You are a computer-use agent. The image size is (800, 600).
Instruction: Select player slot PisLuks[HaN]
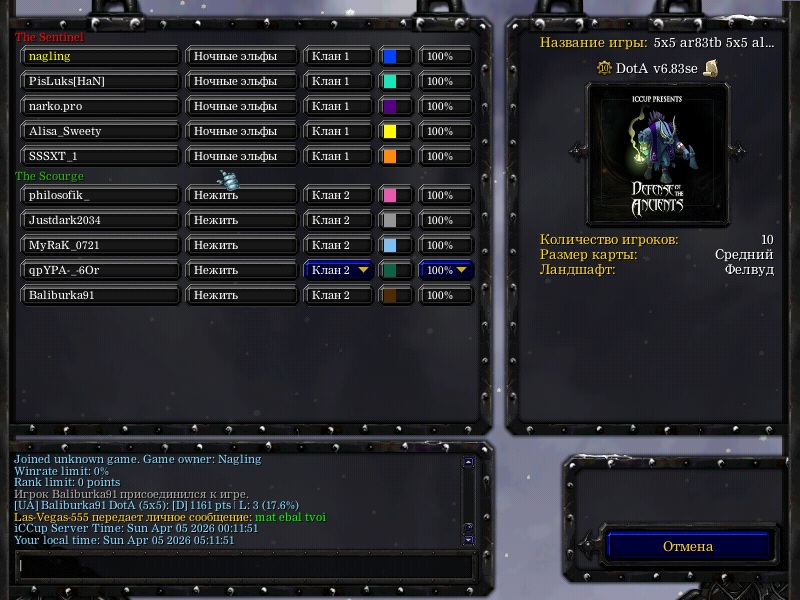pyautogui.click(x=100, y=82)
